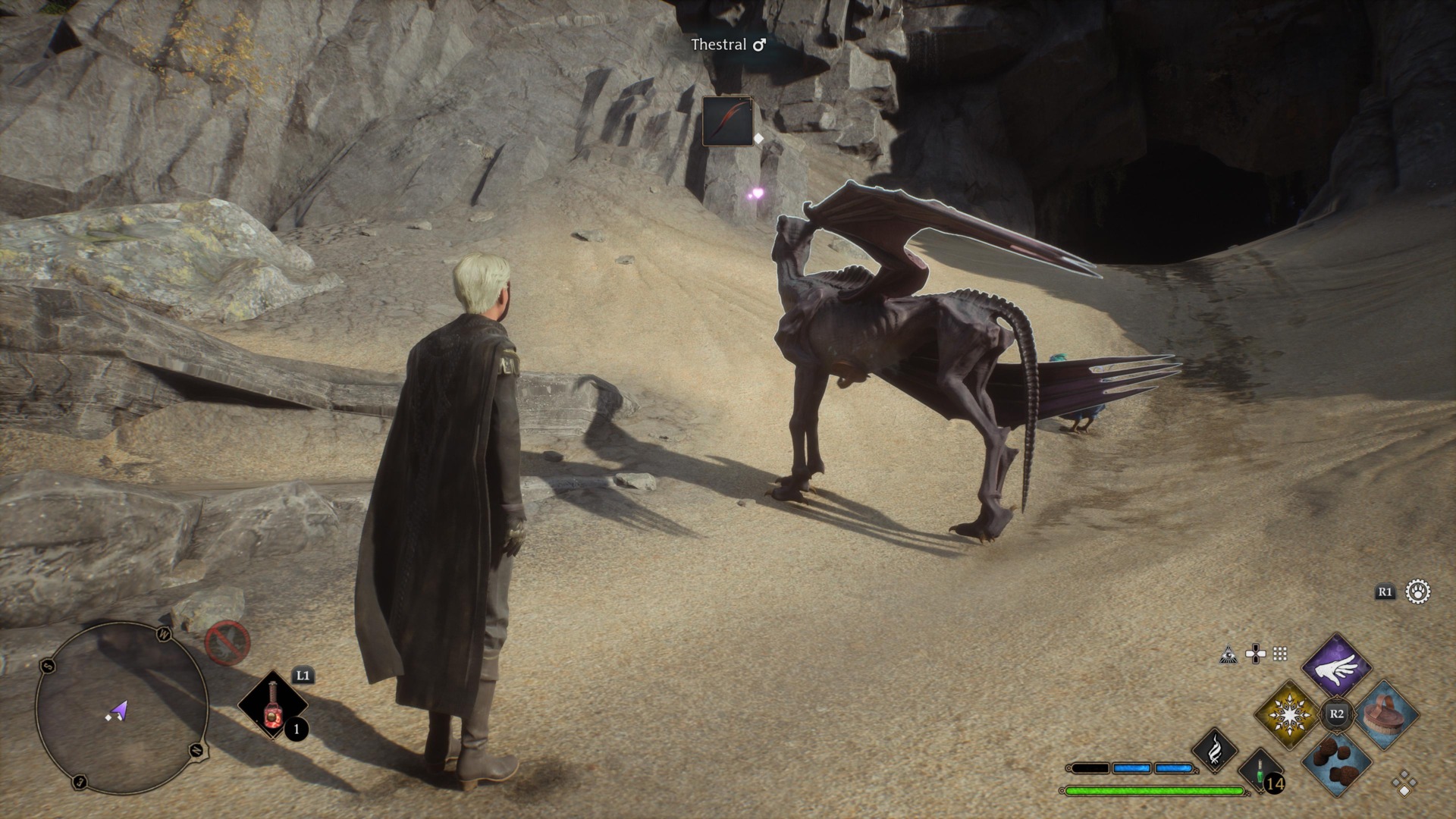Use the red potion tool slot
This screenshot has width=1456, height=819.
(x=272, y=705)
